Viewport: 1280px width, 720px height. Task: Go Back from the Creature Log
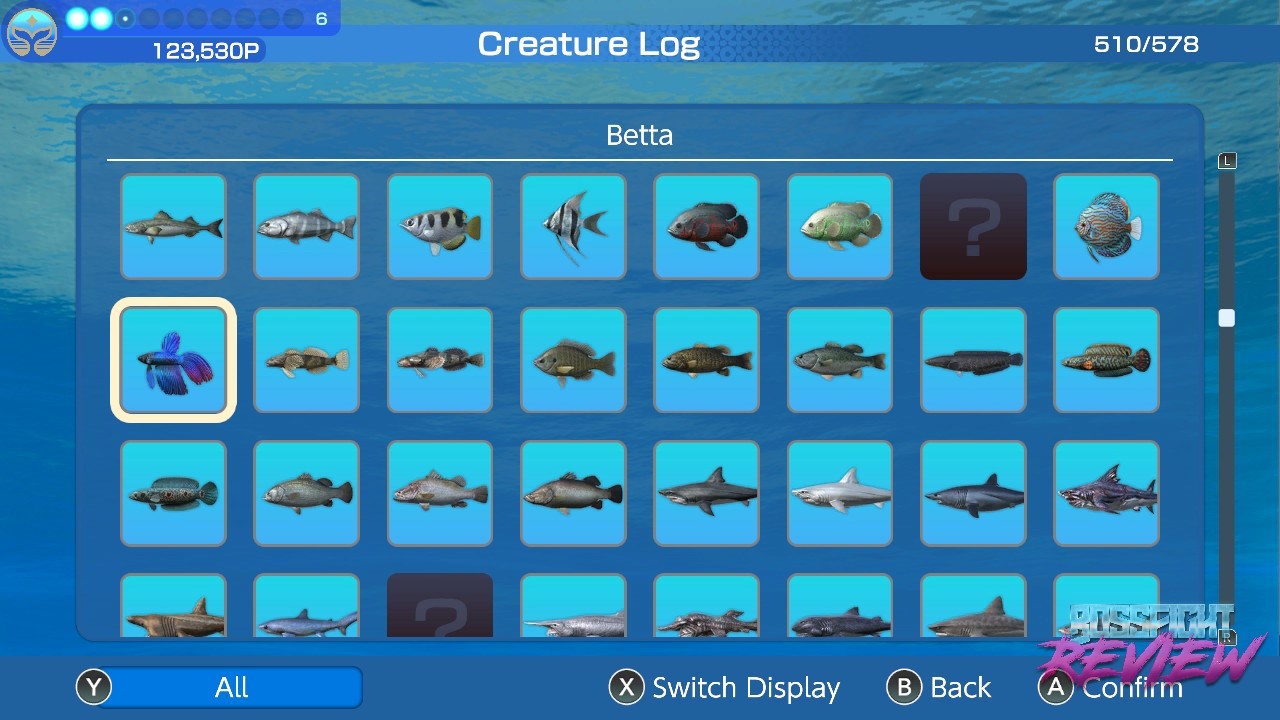click(x=940, y=688)
